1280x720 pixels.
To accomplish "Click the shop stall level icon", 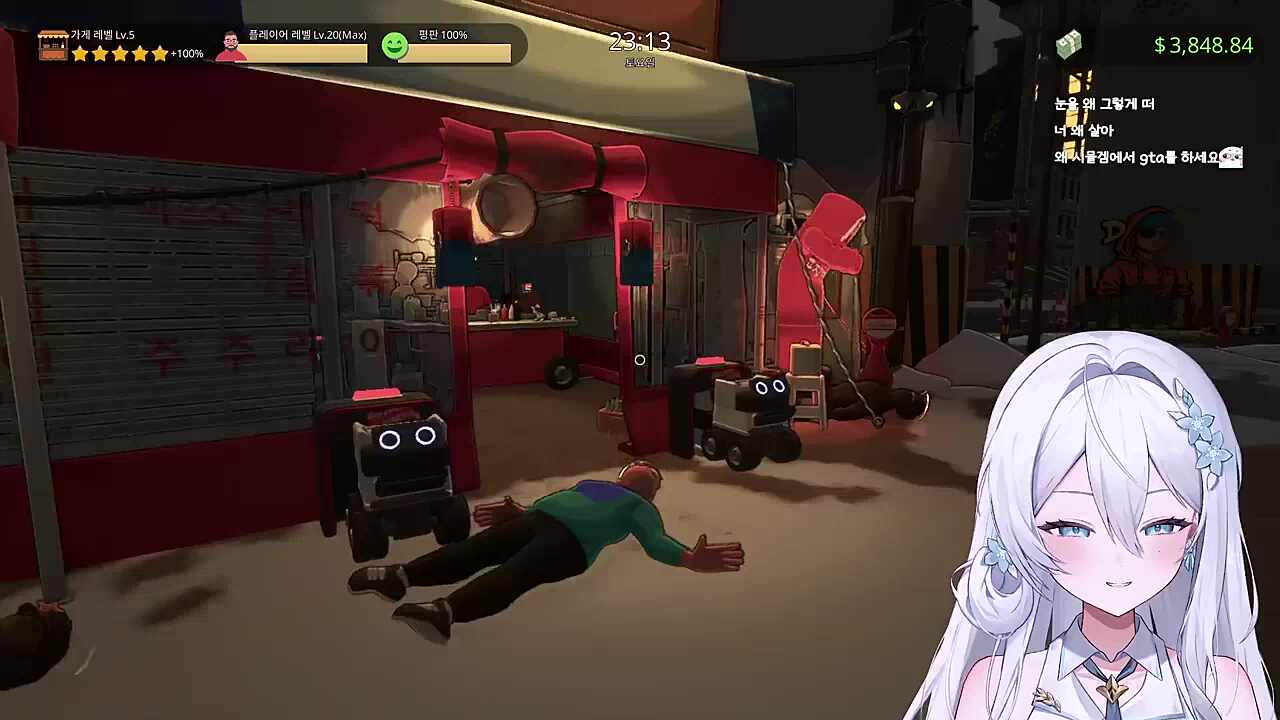I will (53, 44).
